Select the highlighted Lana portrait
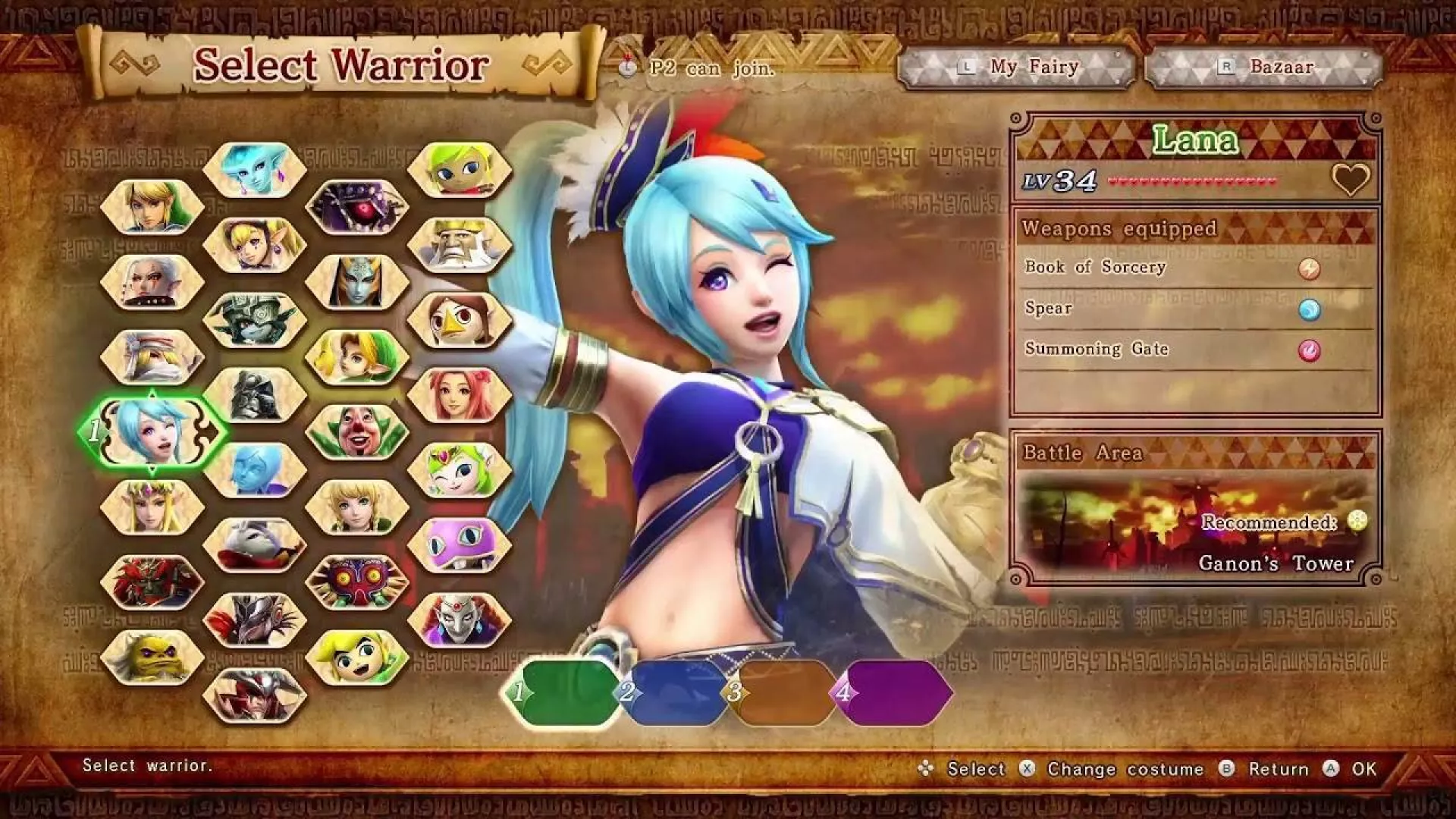This screenshot has height=819, width=1456. (x=152, y=431)
